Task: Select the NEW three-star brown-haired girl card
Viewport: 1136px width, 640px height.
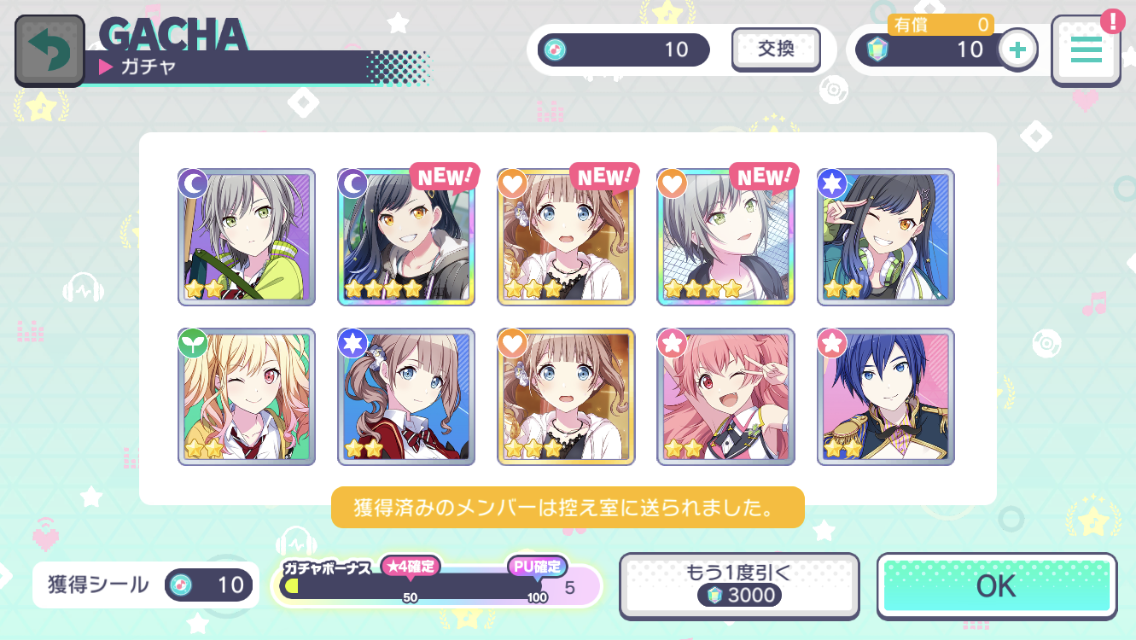Action: (x=566, y=237)
